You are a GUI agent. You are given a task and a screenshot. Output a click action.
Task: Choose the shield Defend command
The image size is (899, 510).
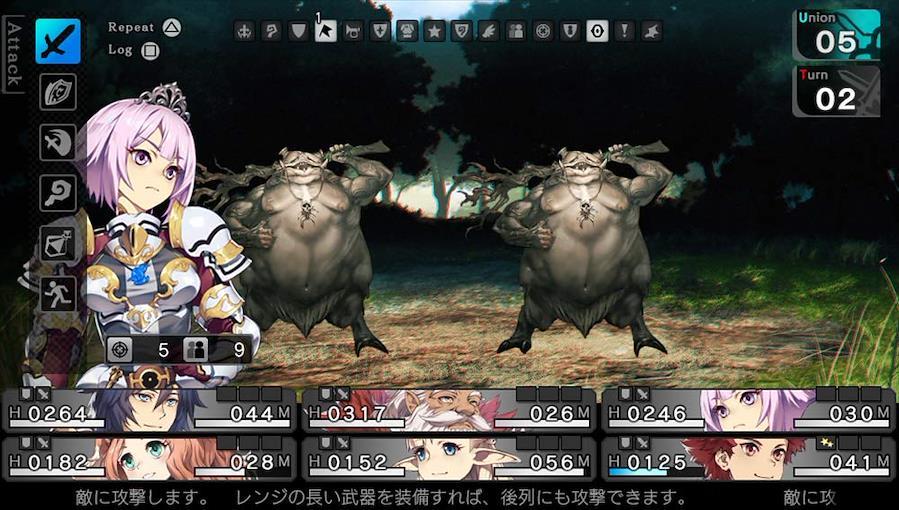[58, 92]
